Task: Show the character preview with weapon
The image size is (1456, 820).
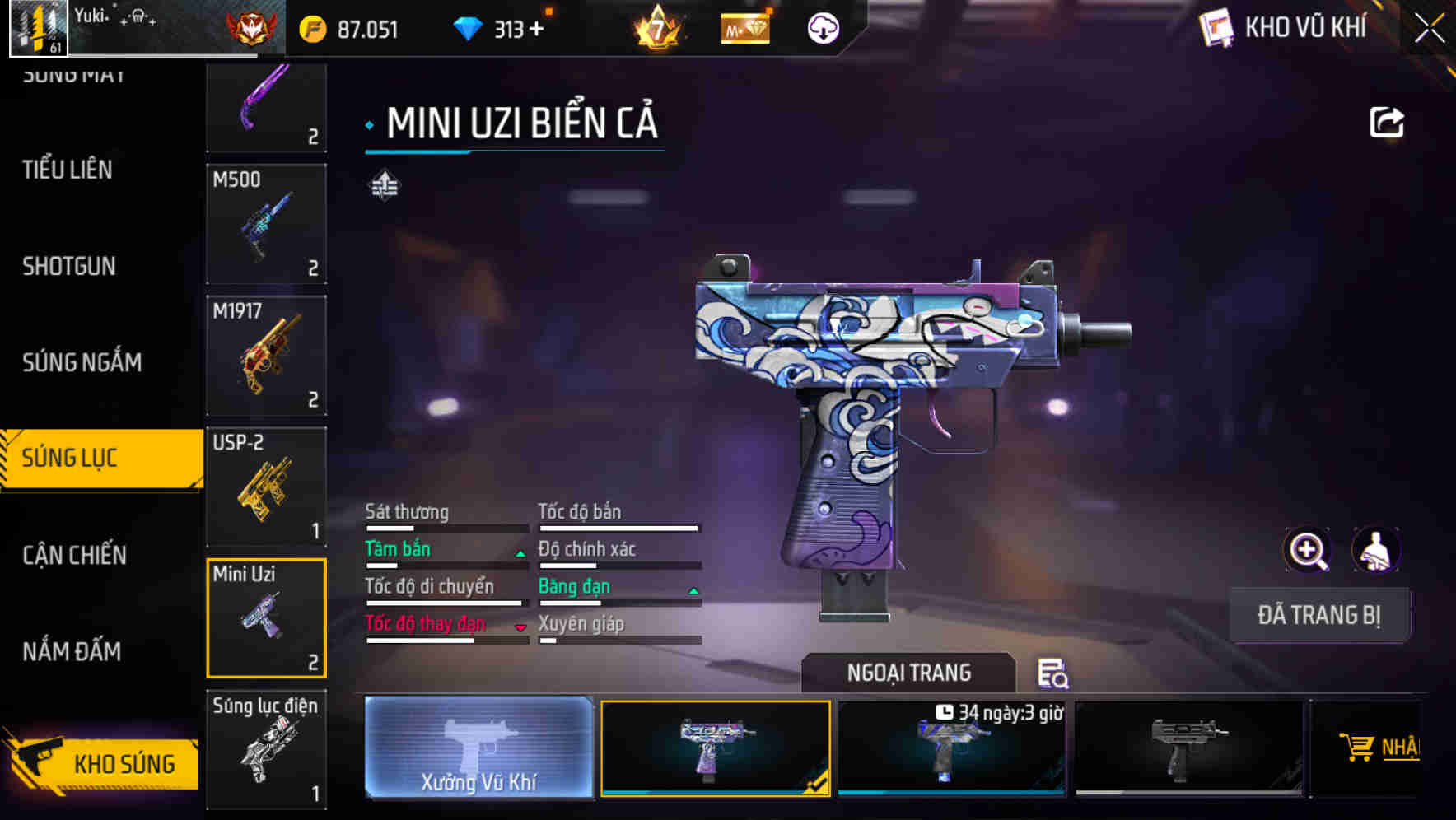Action: click(1375, 550)
